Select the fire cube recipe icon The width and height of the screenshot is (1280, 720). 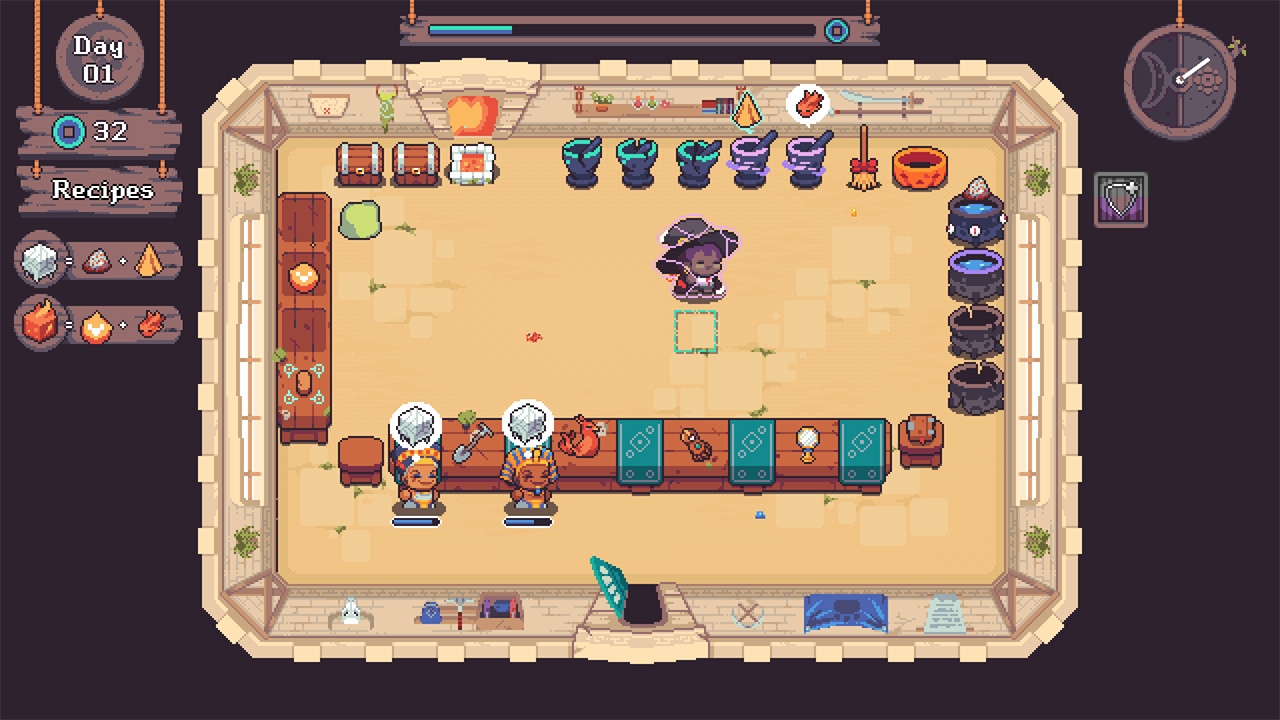[x=42, y=322]
